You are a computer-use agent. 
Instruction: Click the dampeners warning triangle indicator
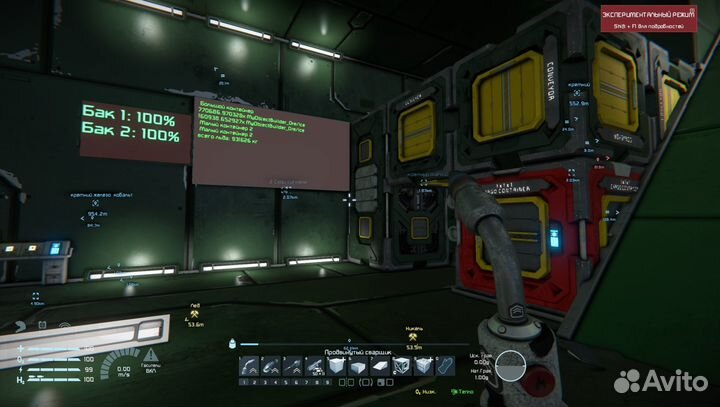(x=150, y=355)
